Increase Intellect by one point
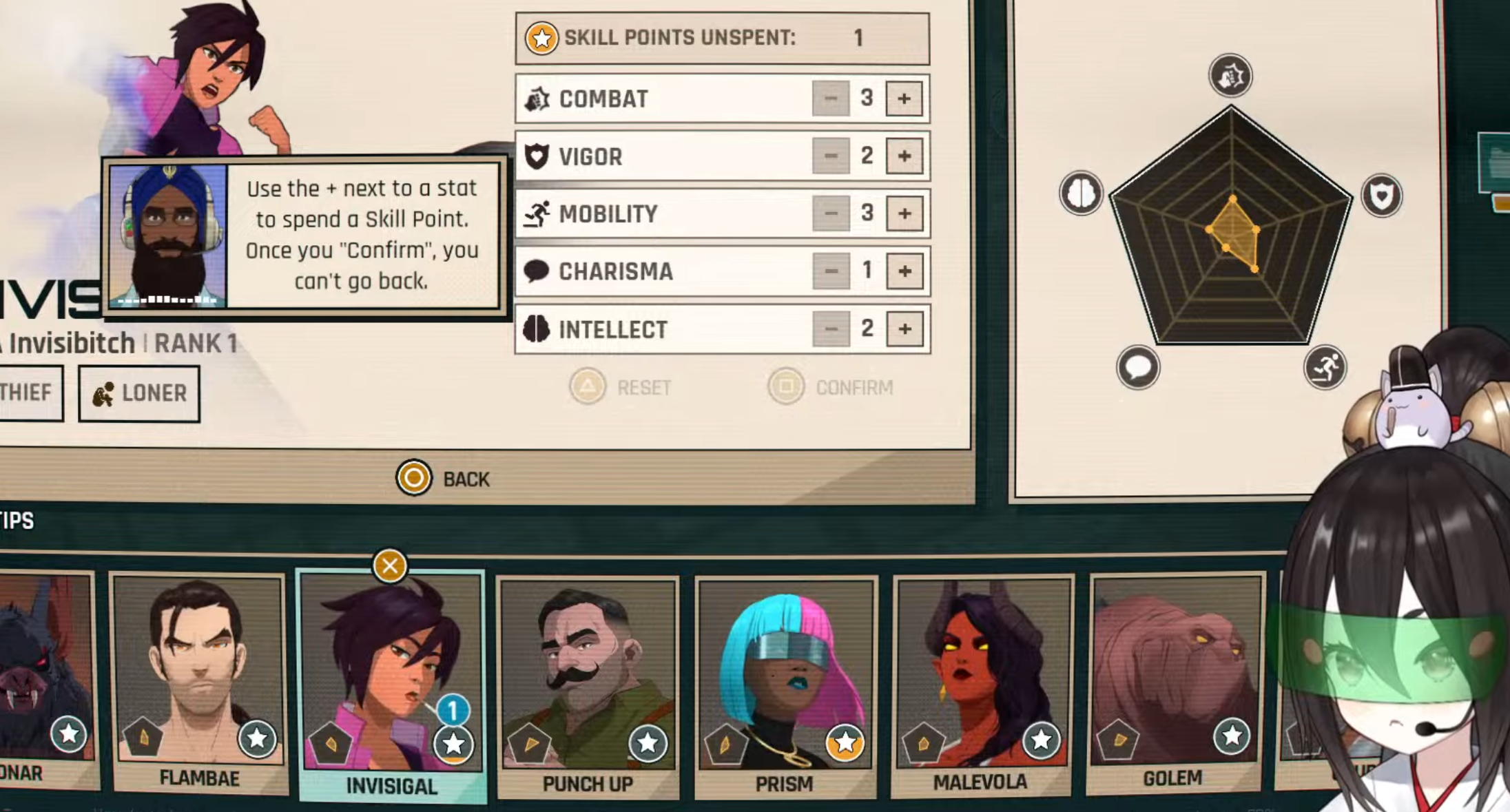Viewport: 1510px width, 812px height. click(904, 329)
